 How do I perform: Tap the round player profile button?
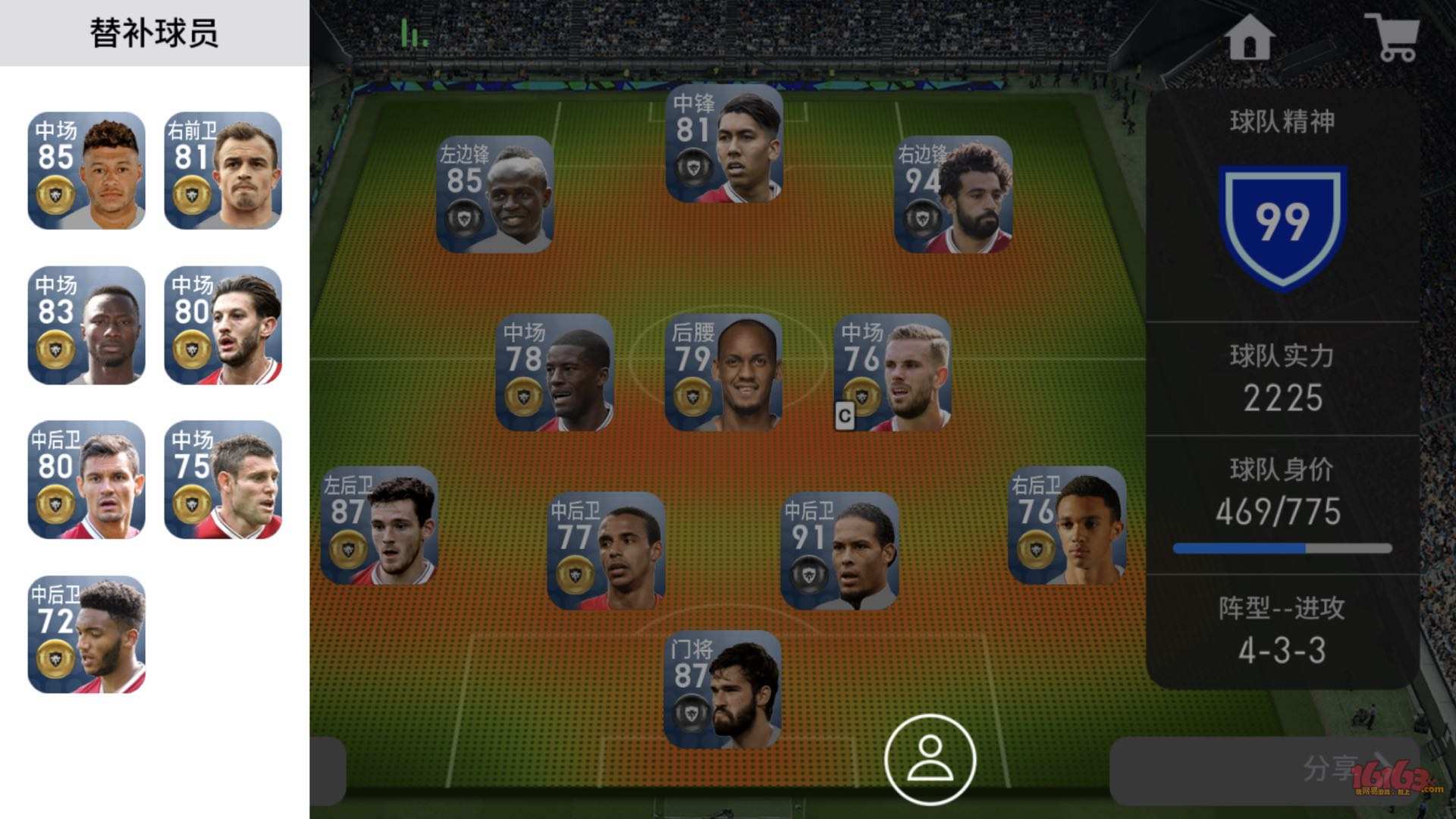(930, 759)
